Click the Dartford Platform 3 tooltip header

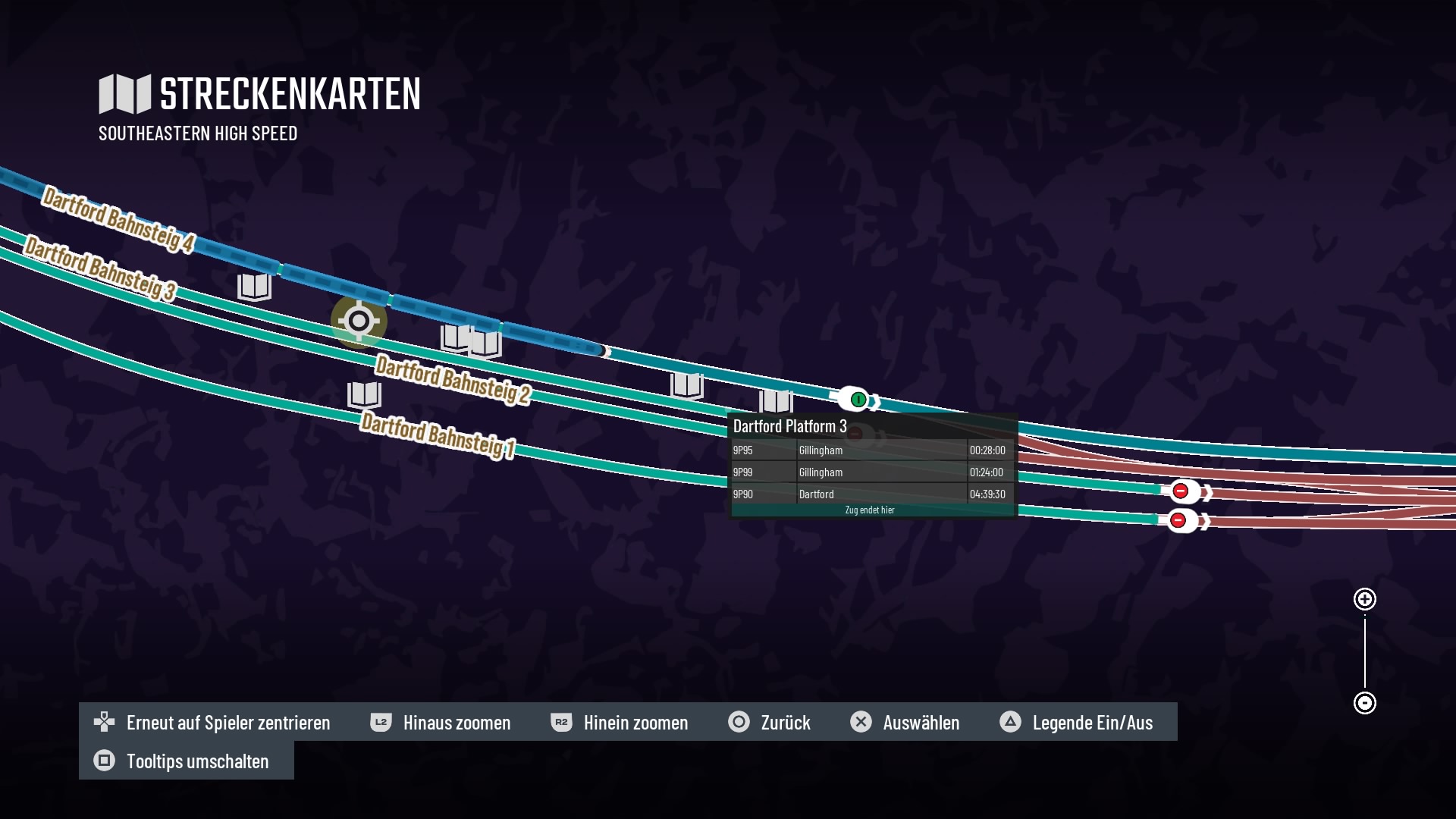[x=790, y=426]
